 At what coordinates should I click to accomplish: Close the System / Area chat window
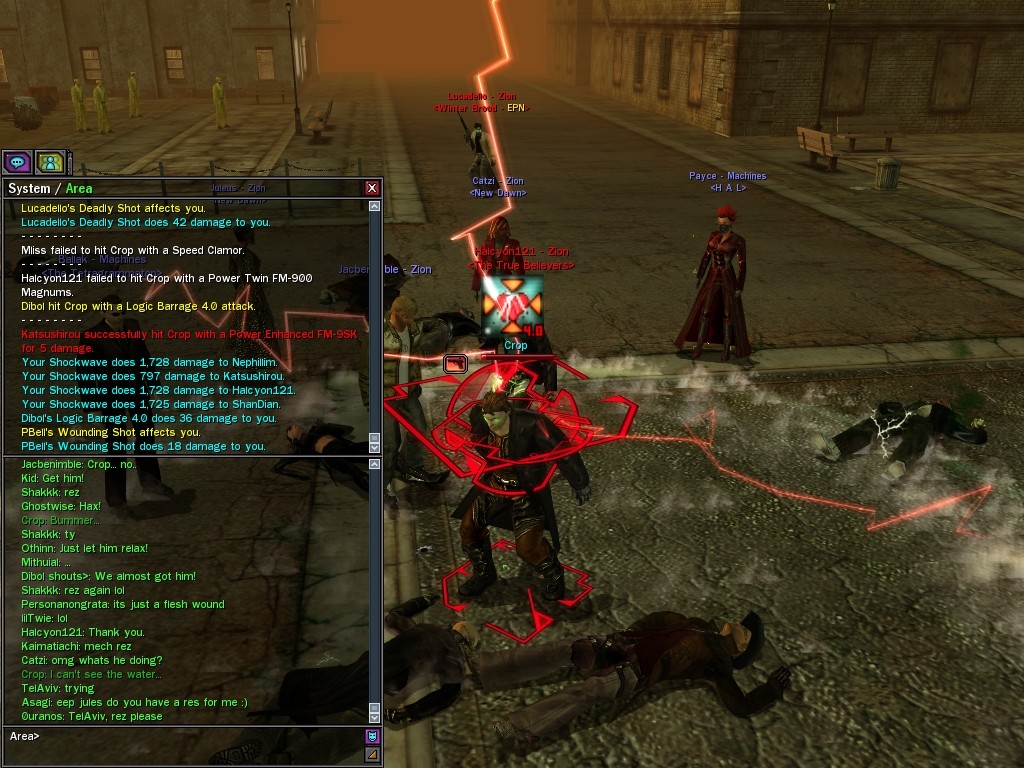click(x=372, y=188)
